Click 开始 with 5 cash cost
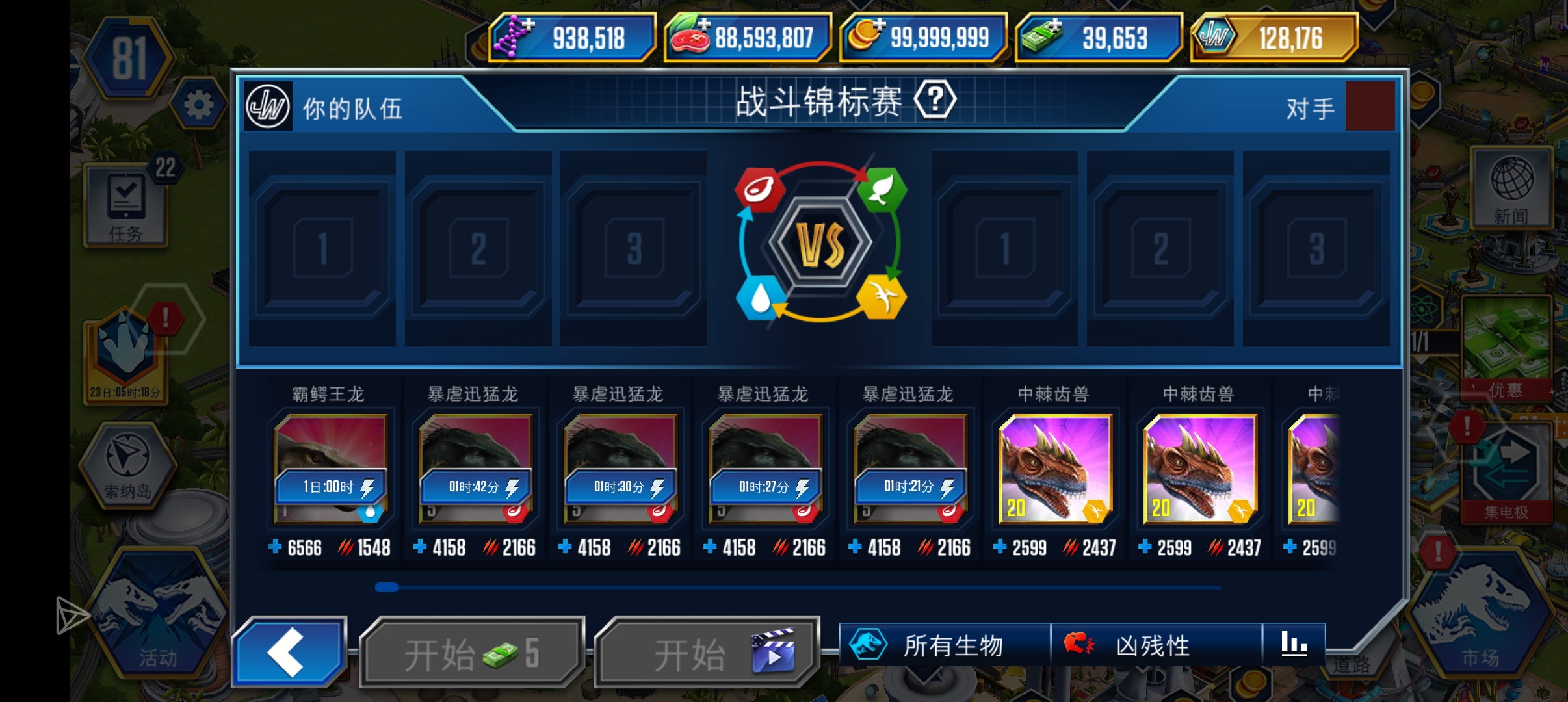The width and height of the screenshot is (1568, 702). 471,650
